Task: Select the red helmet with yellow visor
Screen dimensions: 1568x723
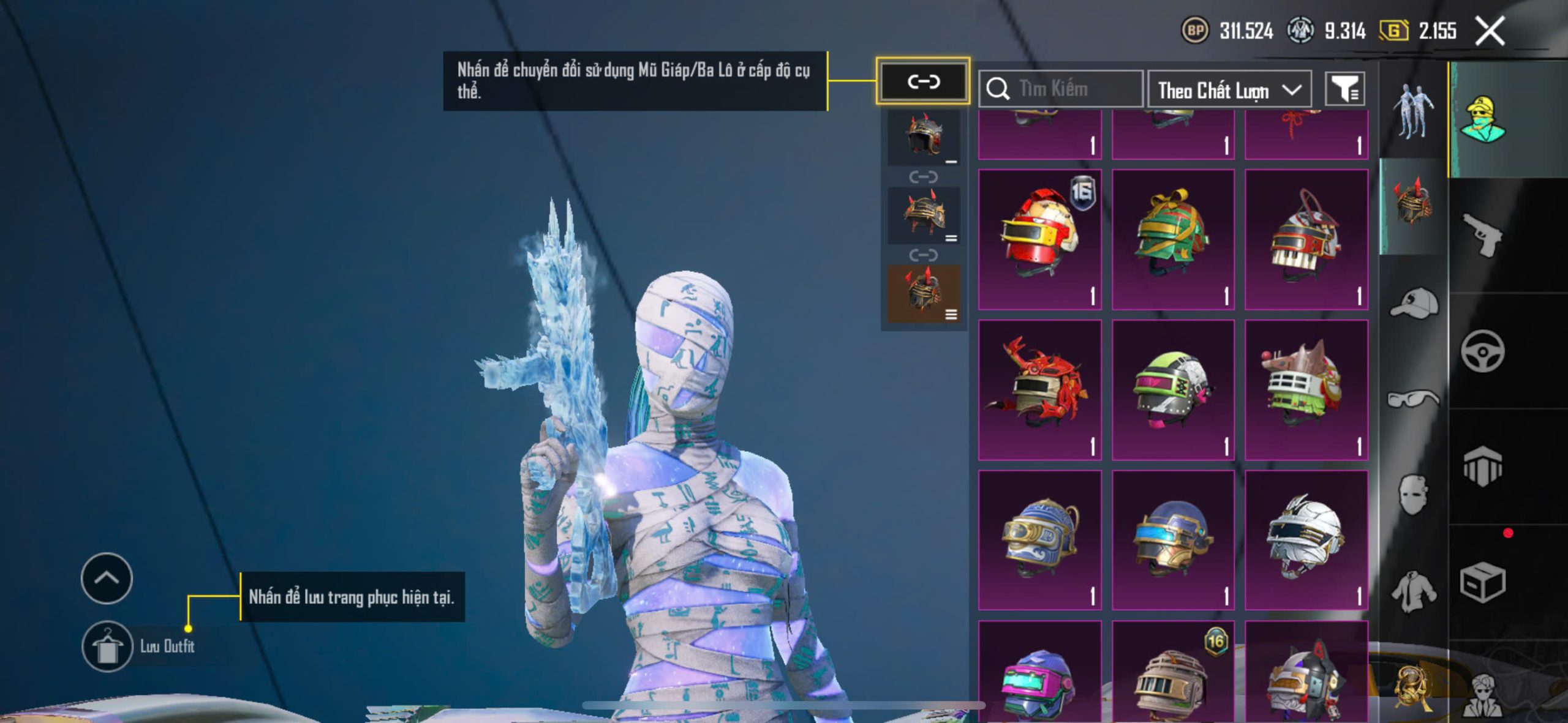Action: tap(1039, 239)
